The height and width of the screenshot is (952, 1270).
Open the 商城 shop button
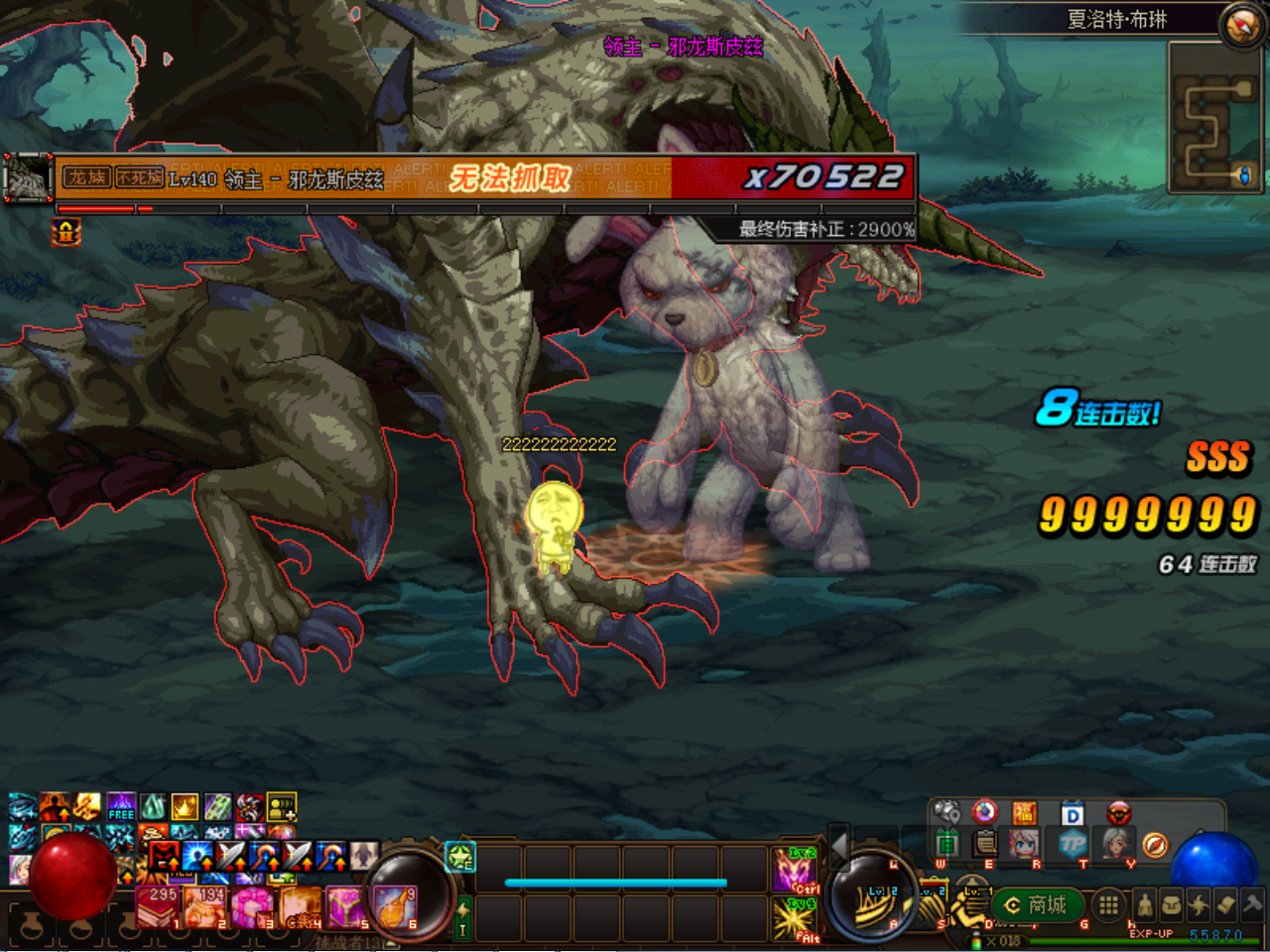(x=1037, y=904)
